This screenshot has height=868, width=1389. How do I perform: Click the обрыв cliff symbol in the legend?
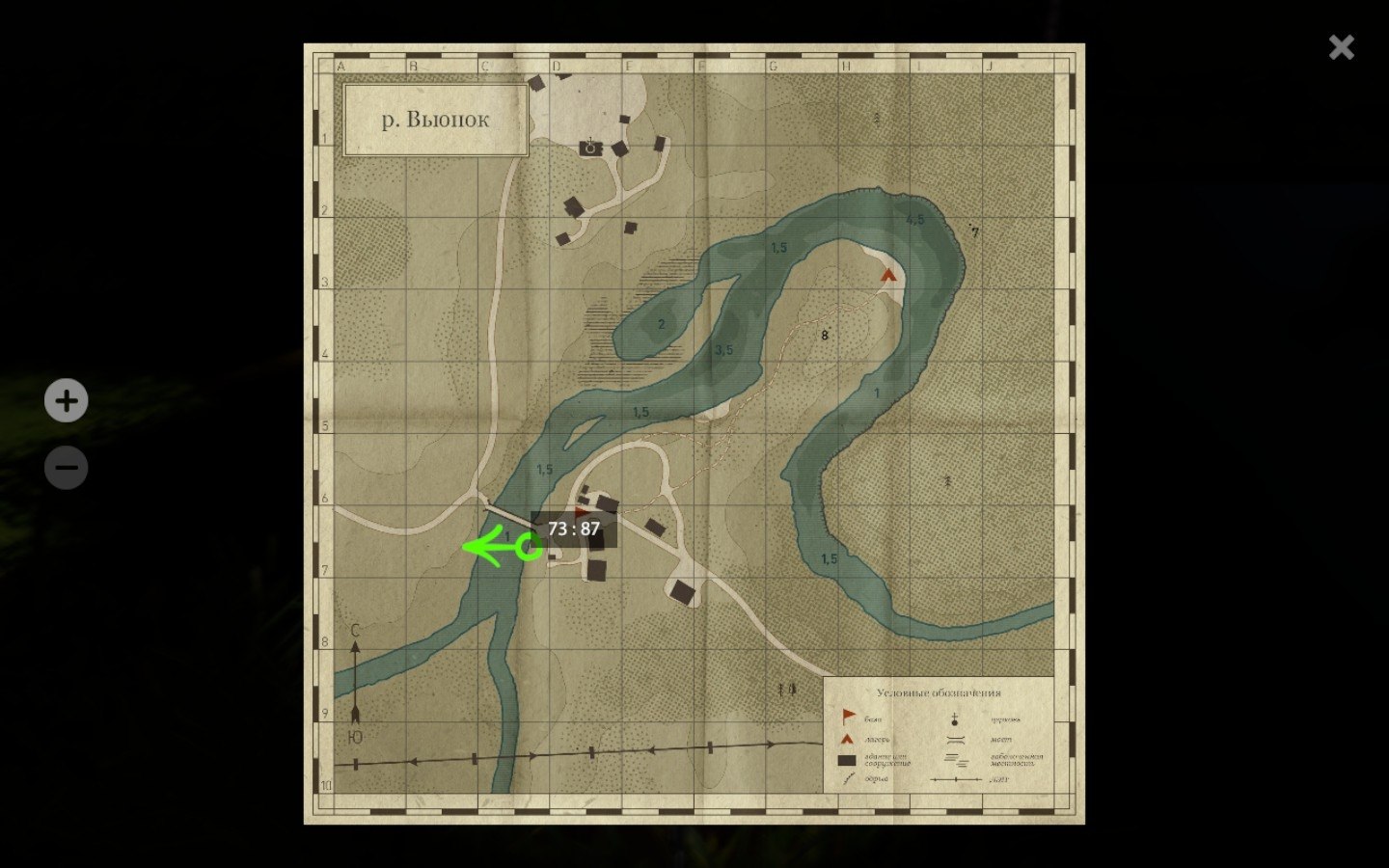[x=850, y=777]
